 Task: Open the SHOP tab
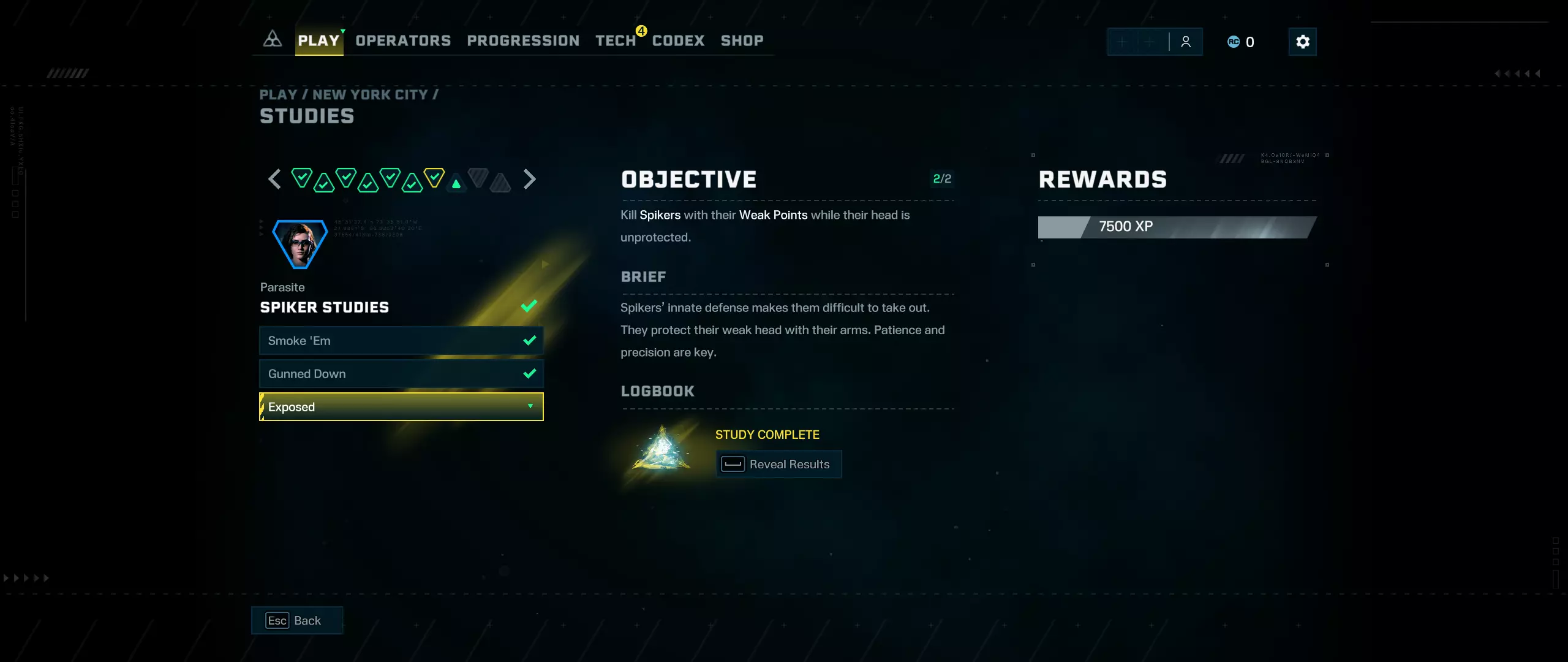742,41
